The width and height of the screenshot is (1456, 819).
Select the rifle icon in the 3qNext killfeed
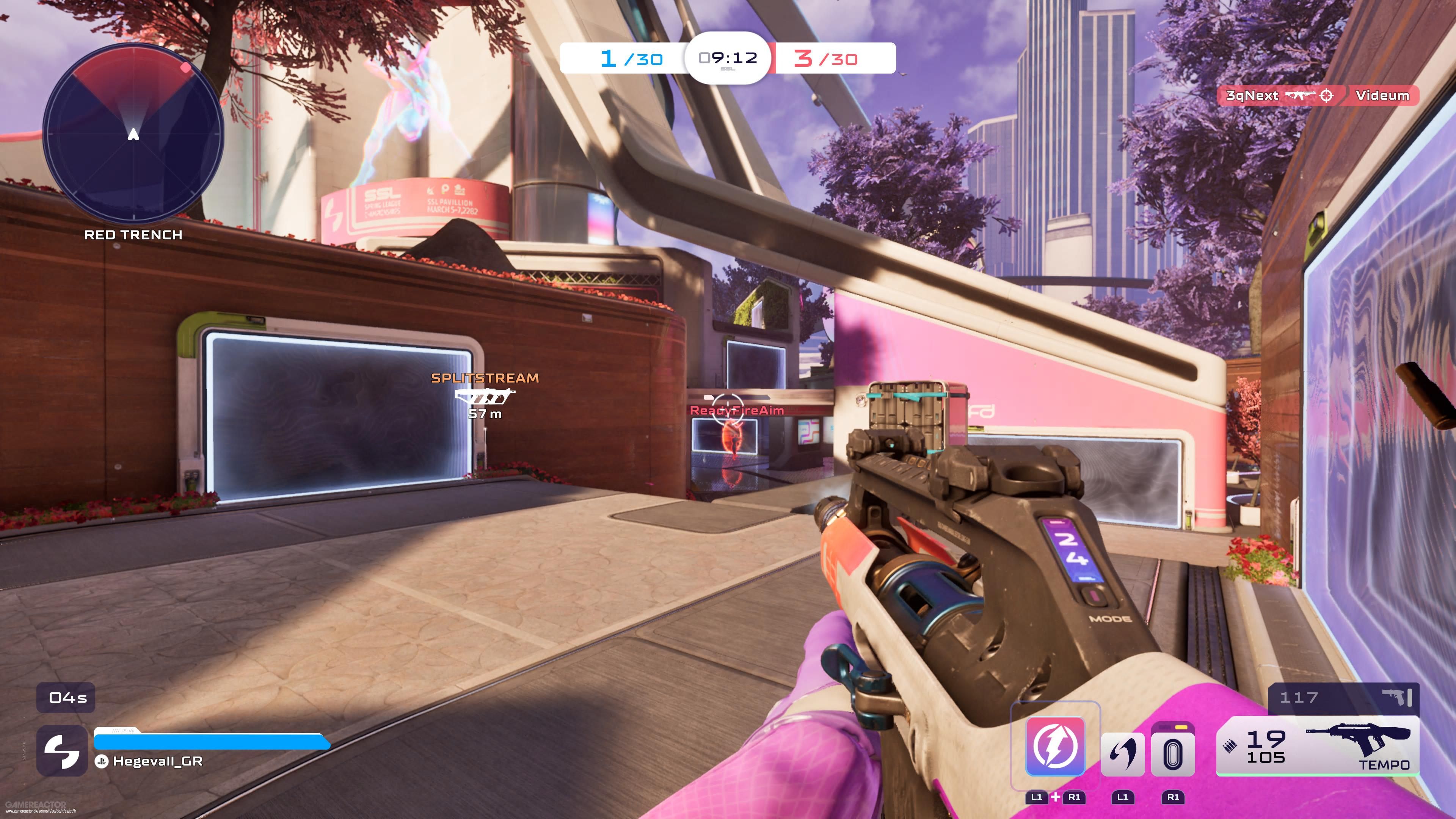[x=1300, y=96]
